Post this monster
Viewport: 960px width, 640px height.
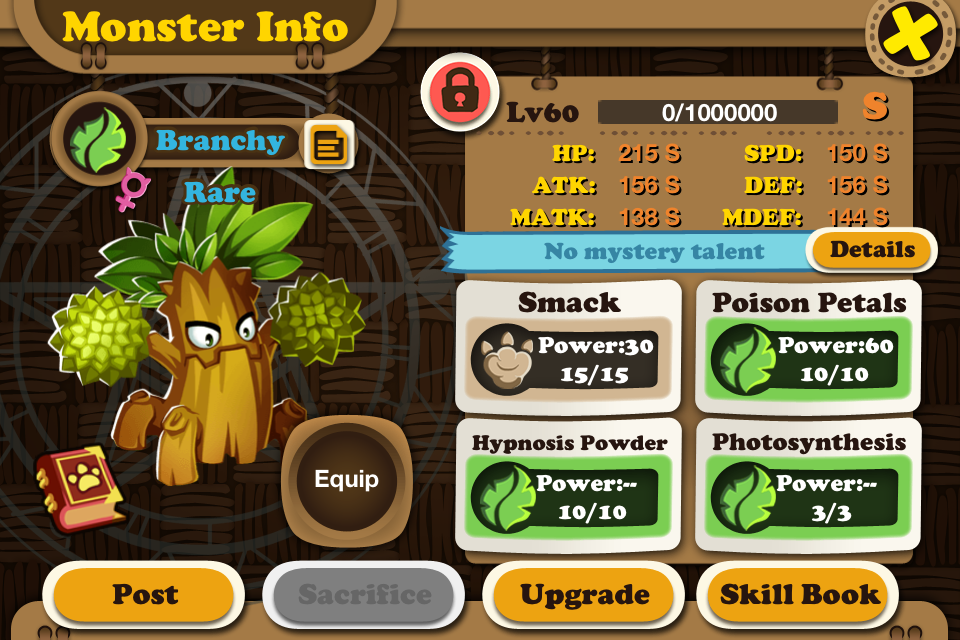[144, 596]
